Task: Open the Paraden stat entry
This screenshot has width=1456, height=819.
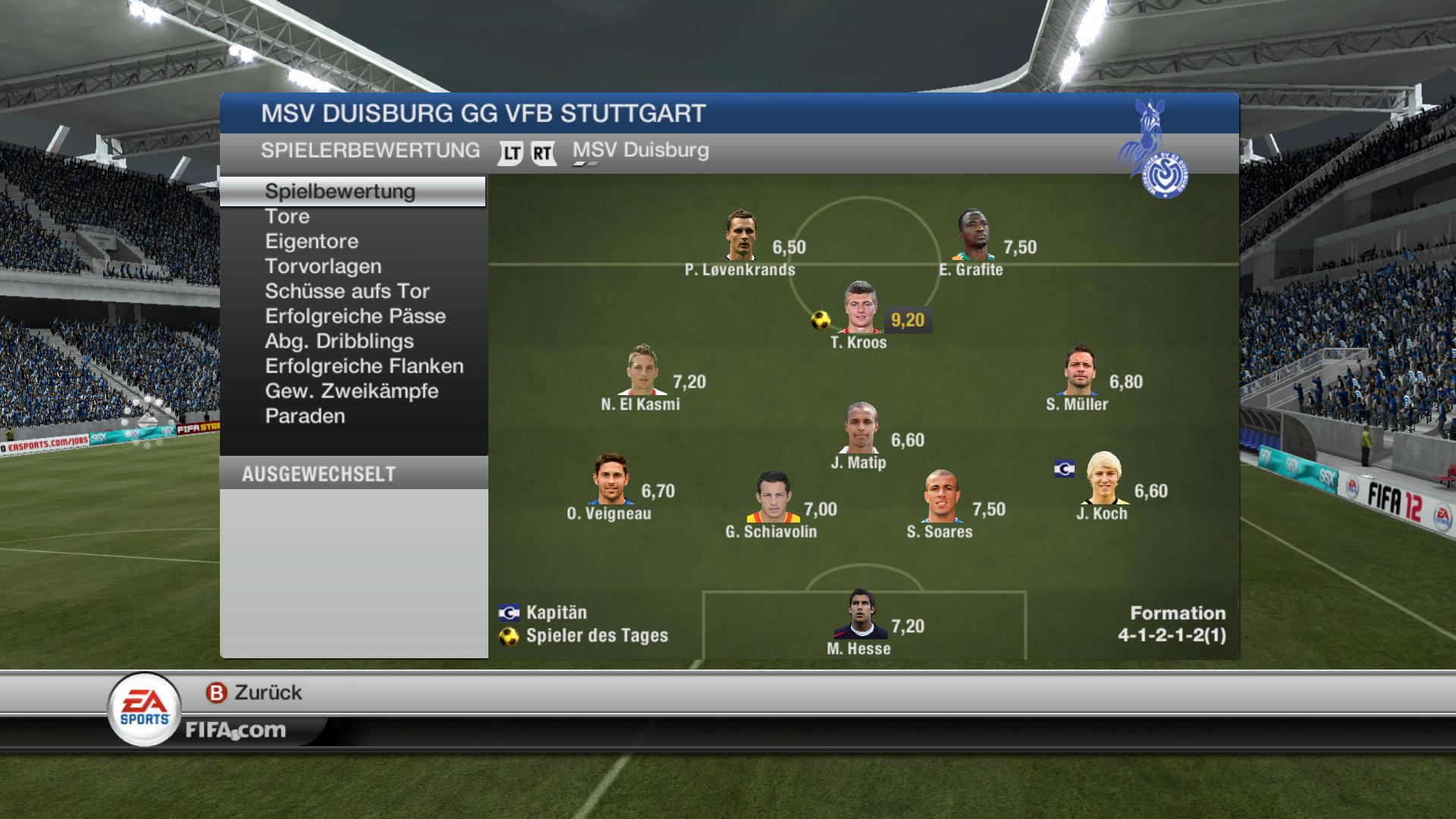Action: tap(305, 417)
